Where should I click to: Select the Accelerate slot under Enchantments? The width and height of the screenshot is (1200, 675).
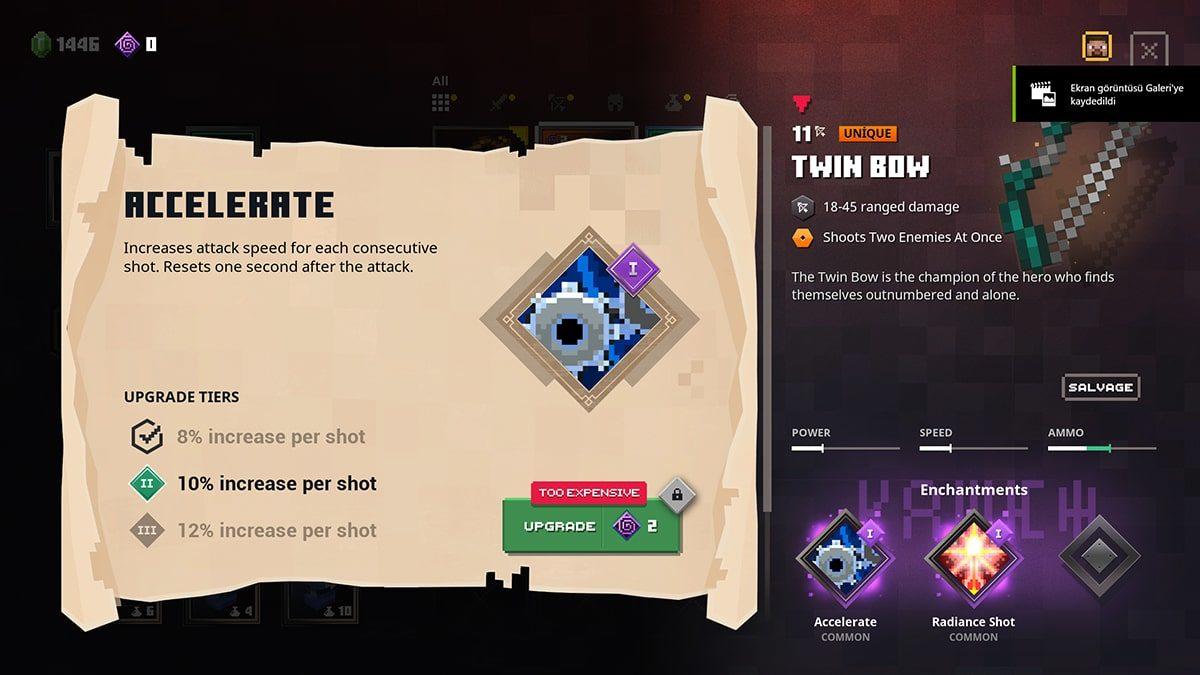point(844,558)
